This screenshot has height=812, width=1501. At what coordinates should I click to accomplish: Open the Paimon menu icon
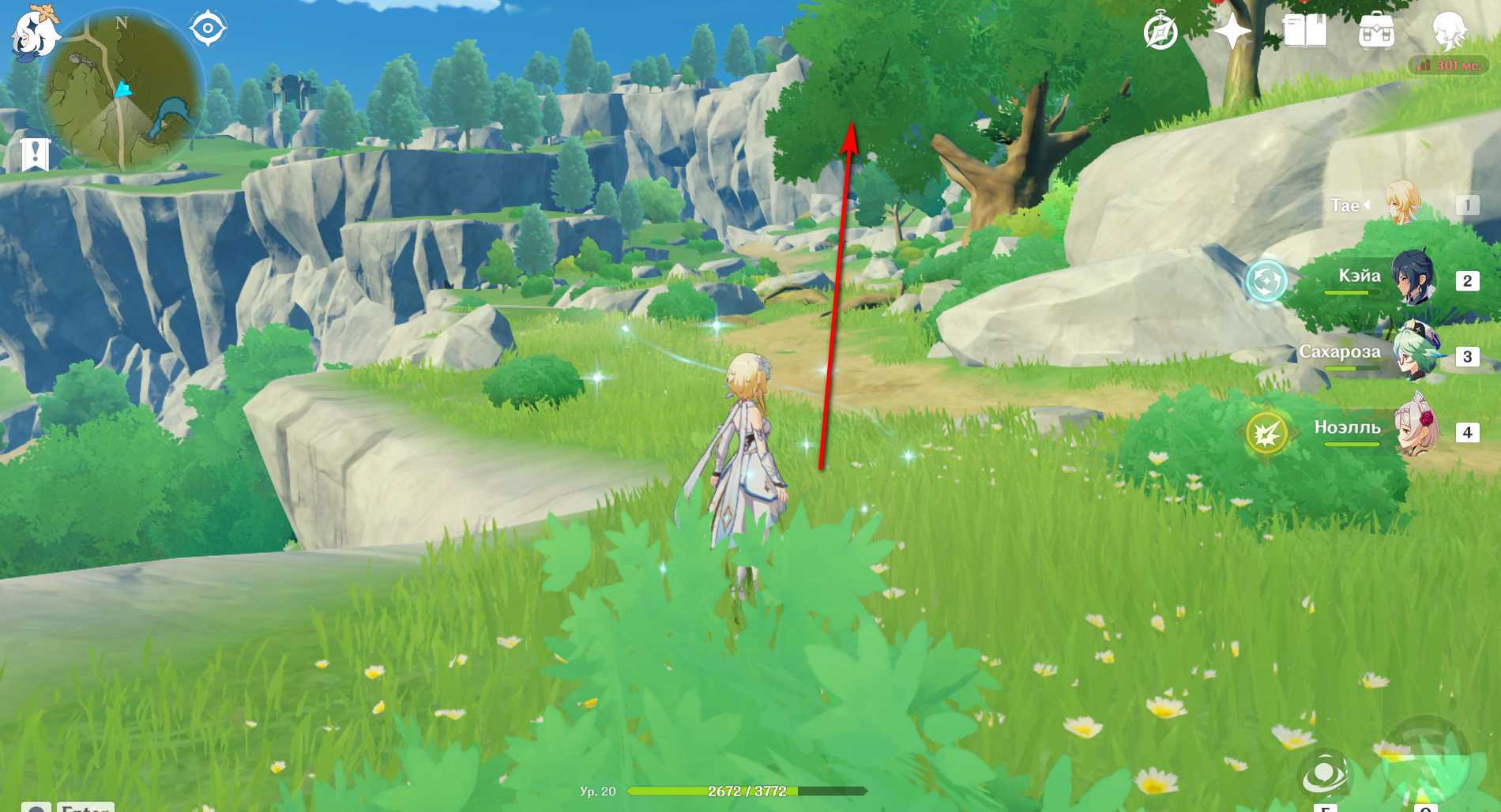[35, 33]
